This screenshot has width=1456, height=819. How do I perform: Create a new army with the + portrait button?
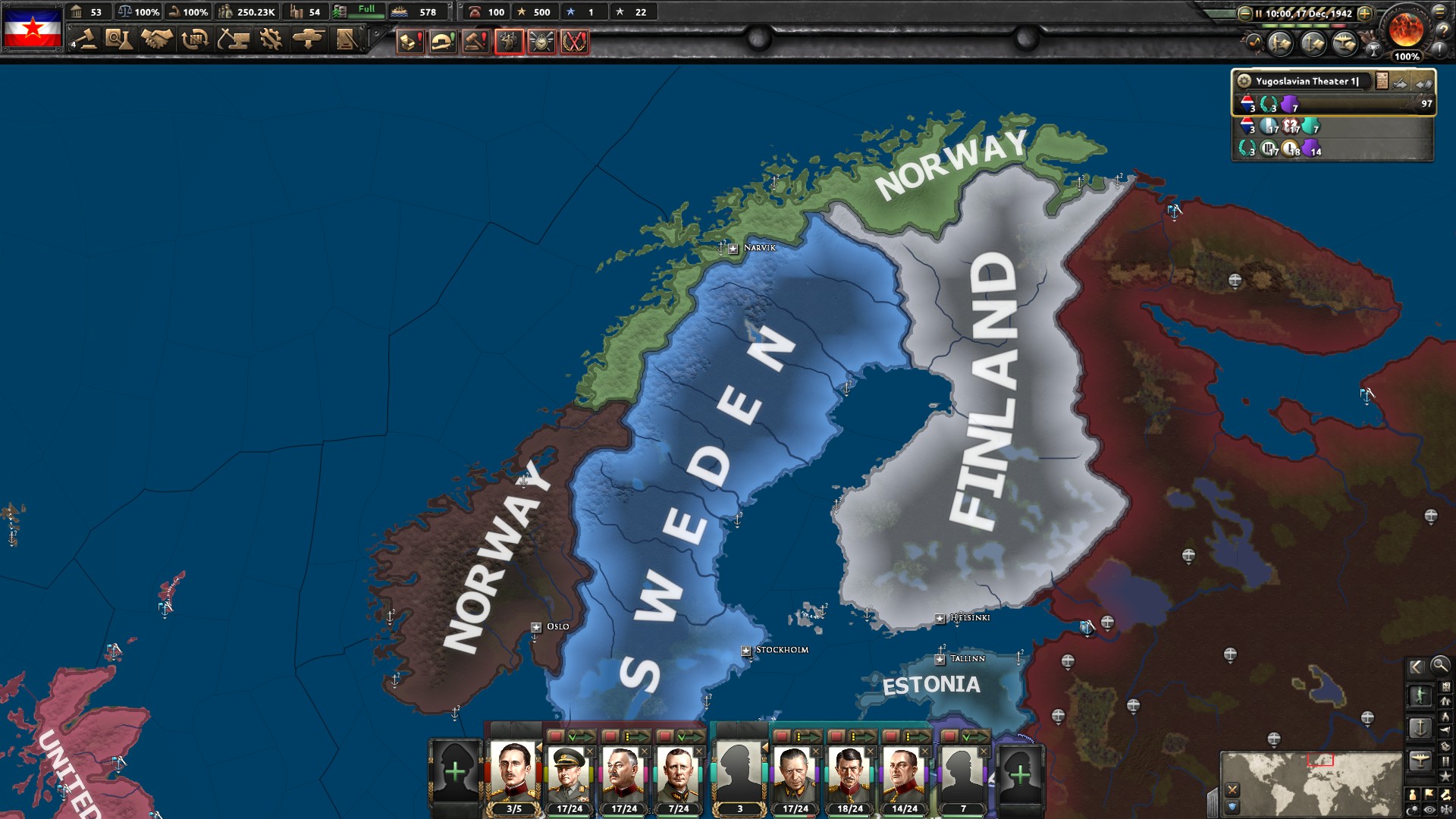455,770
